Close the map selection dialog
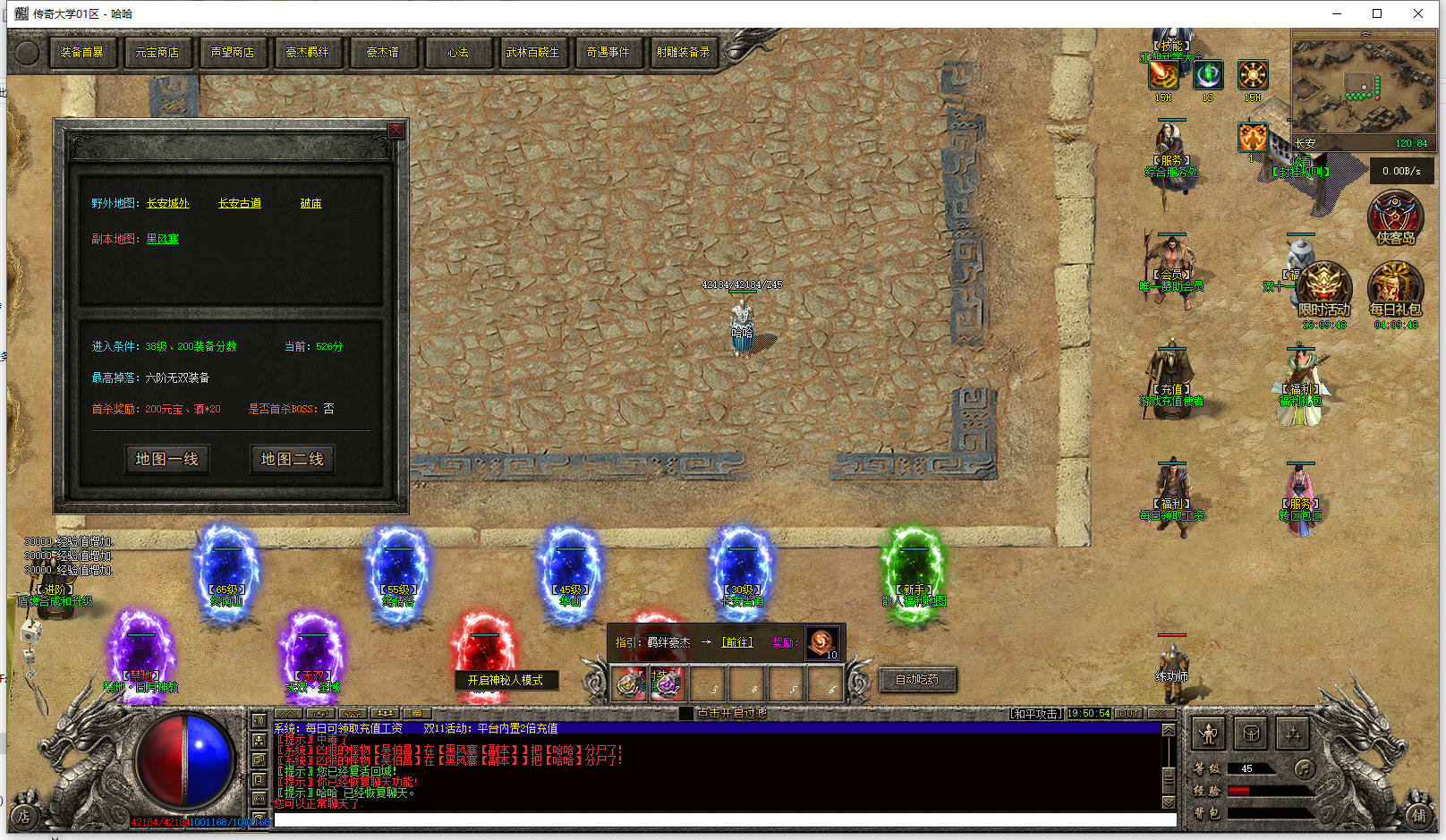This screenshot has height=840, width=1446. tap(396, 131)
